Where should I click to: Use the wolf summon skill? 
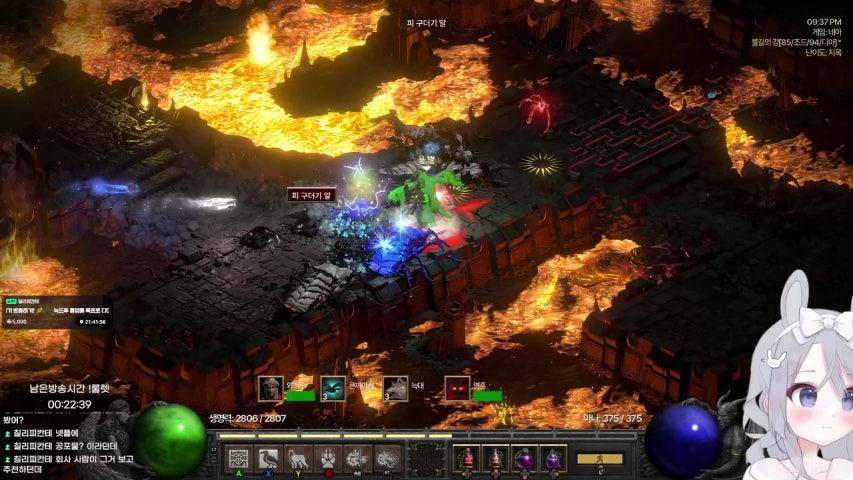[x=297, y=459]
